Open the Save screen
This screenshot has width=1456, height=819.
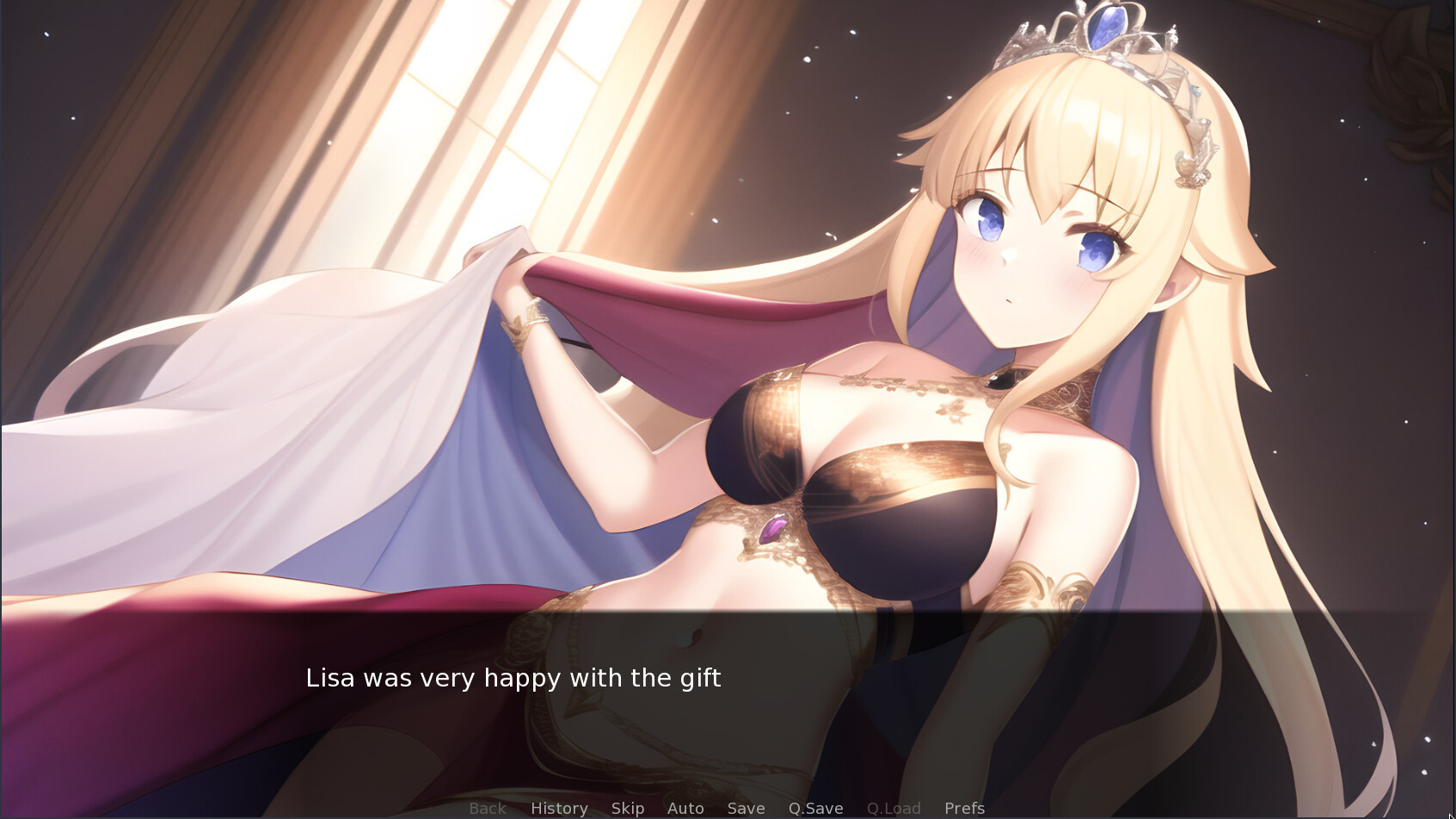[745, 808]
